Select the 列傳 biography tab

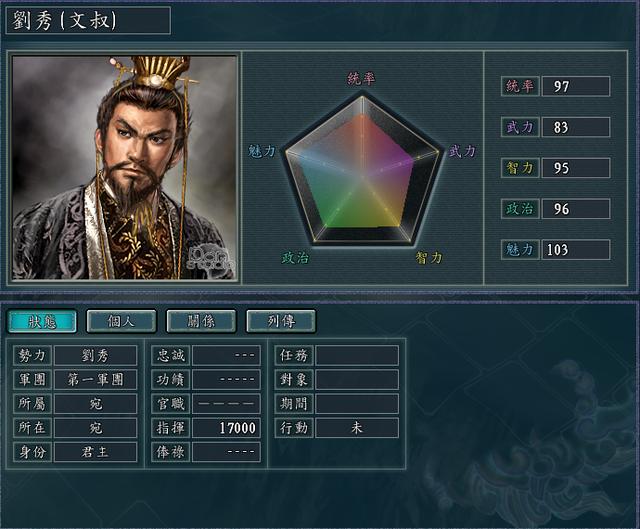tap(281, 321)
